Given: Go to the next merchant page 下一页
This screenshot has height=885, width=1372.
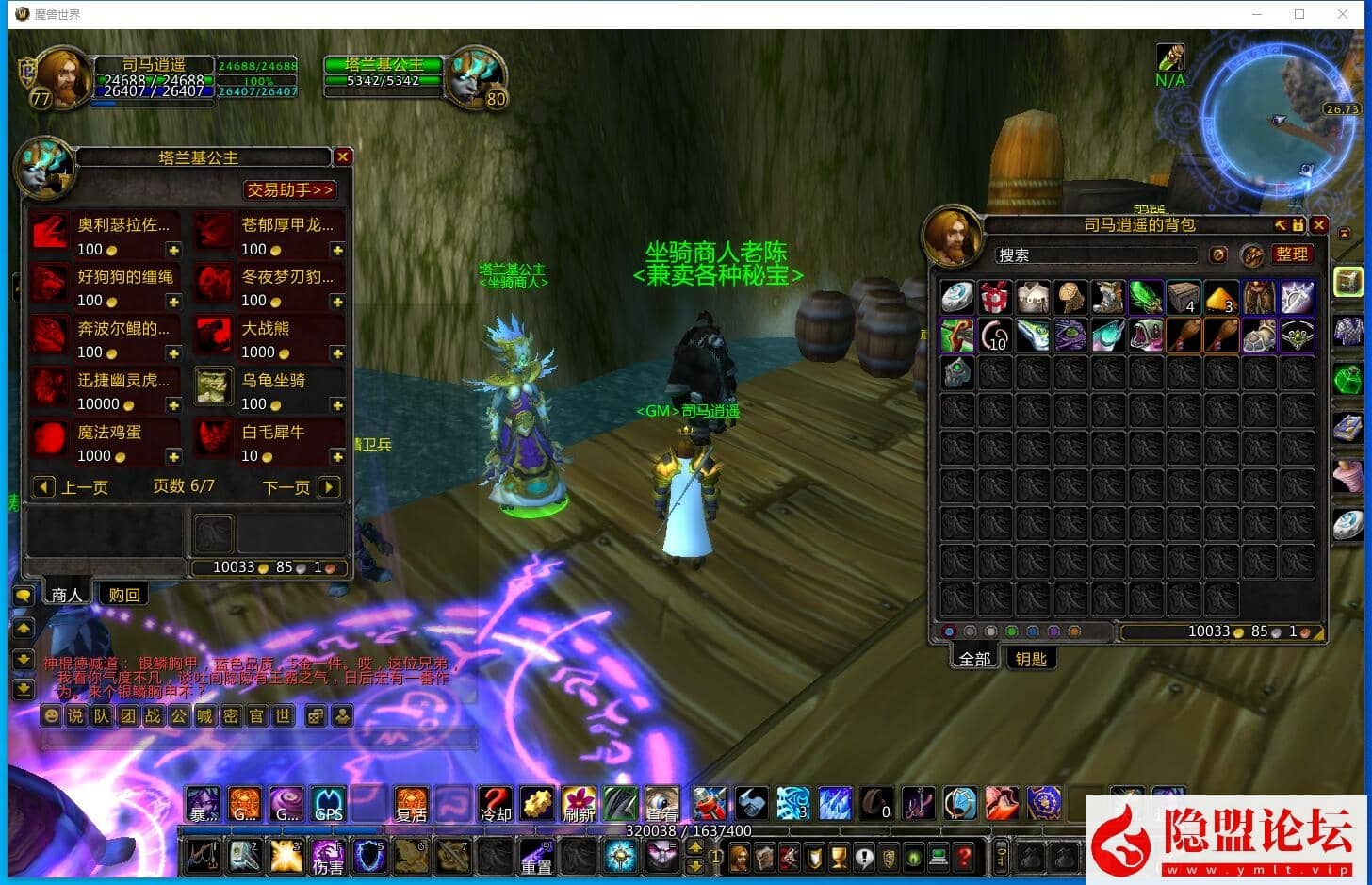Looking at the screenshot, I should click(328, 487).
